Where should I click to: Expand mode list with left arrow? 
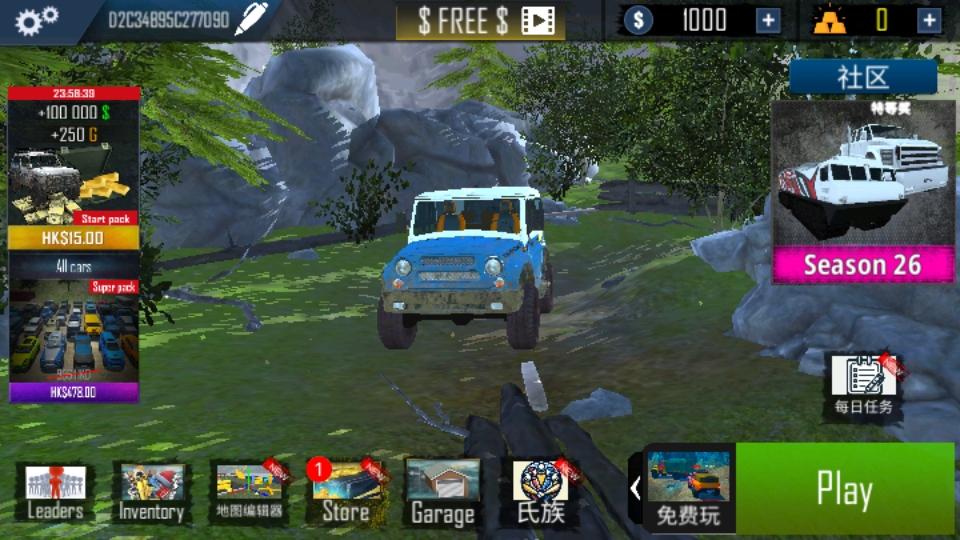tap(635, 489)
